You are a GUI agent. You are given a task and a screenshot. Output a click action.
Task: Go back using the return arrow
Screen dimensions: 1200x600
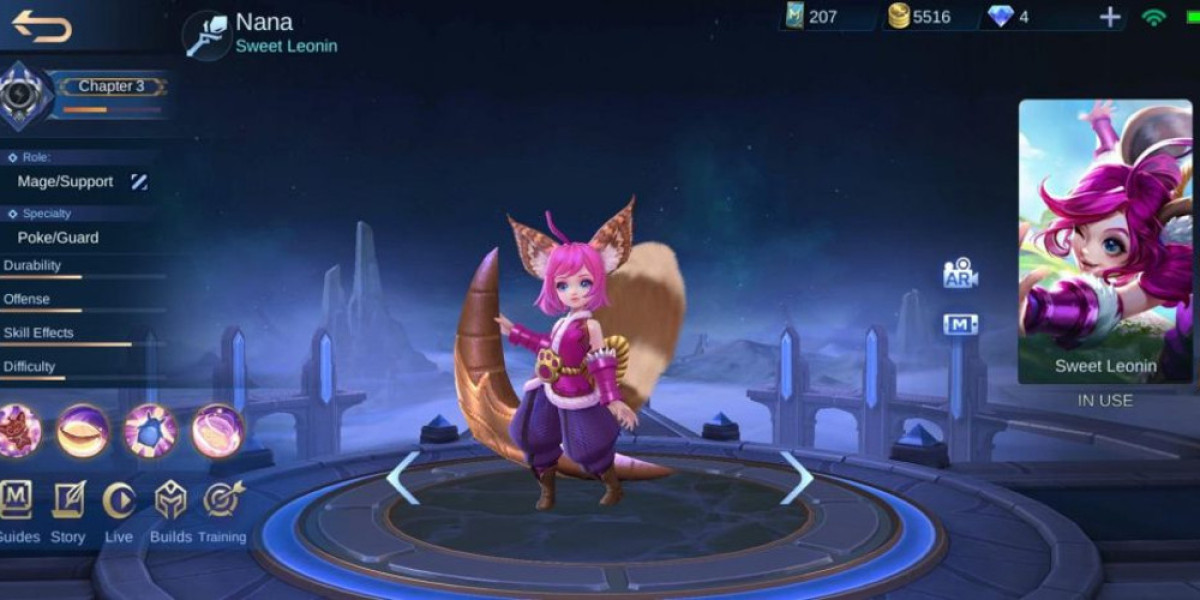(x=42, y=26)
